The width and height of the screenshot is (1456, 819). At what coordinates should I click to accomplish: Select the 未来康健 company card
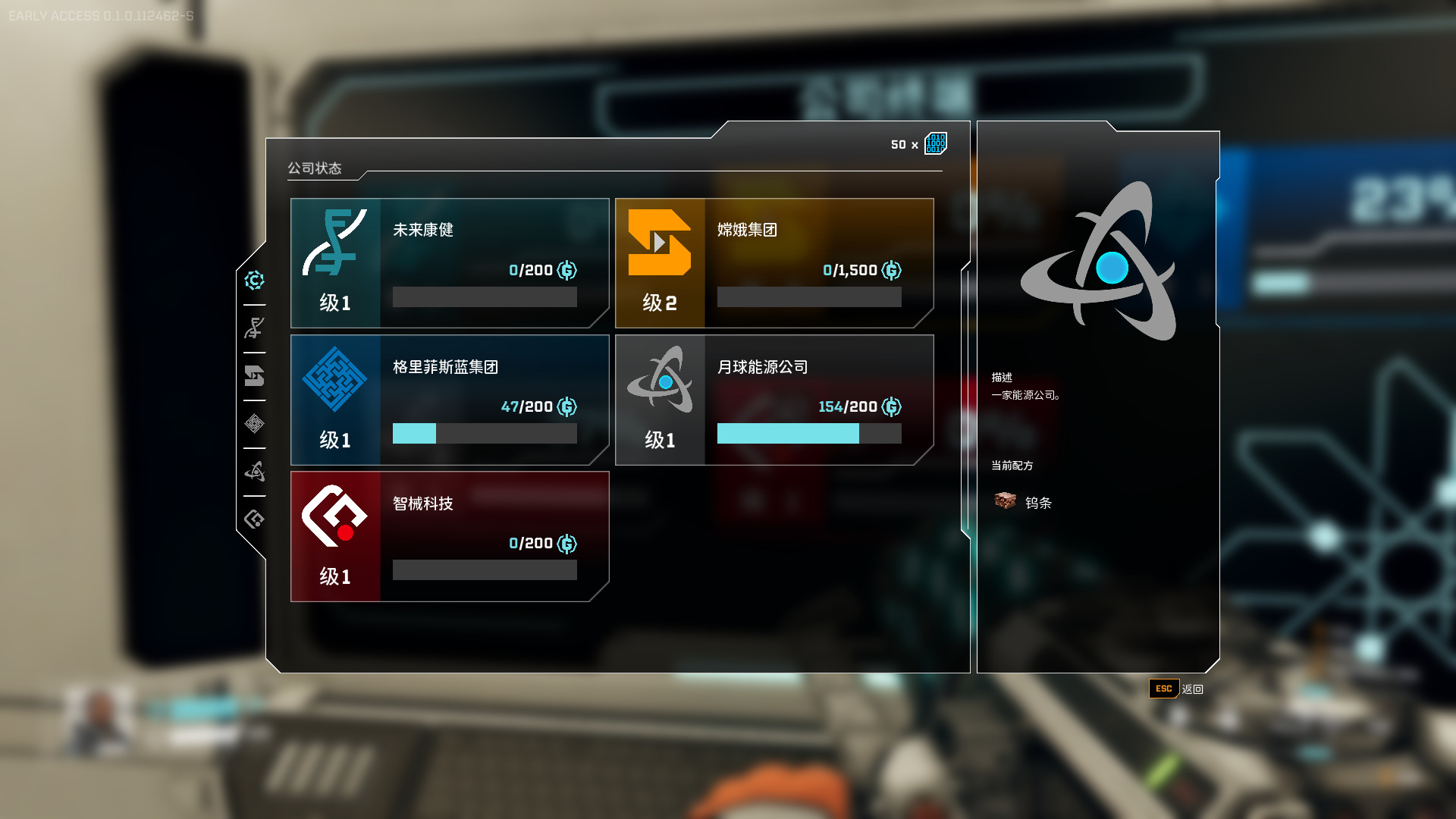point(450,263)
